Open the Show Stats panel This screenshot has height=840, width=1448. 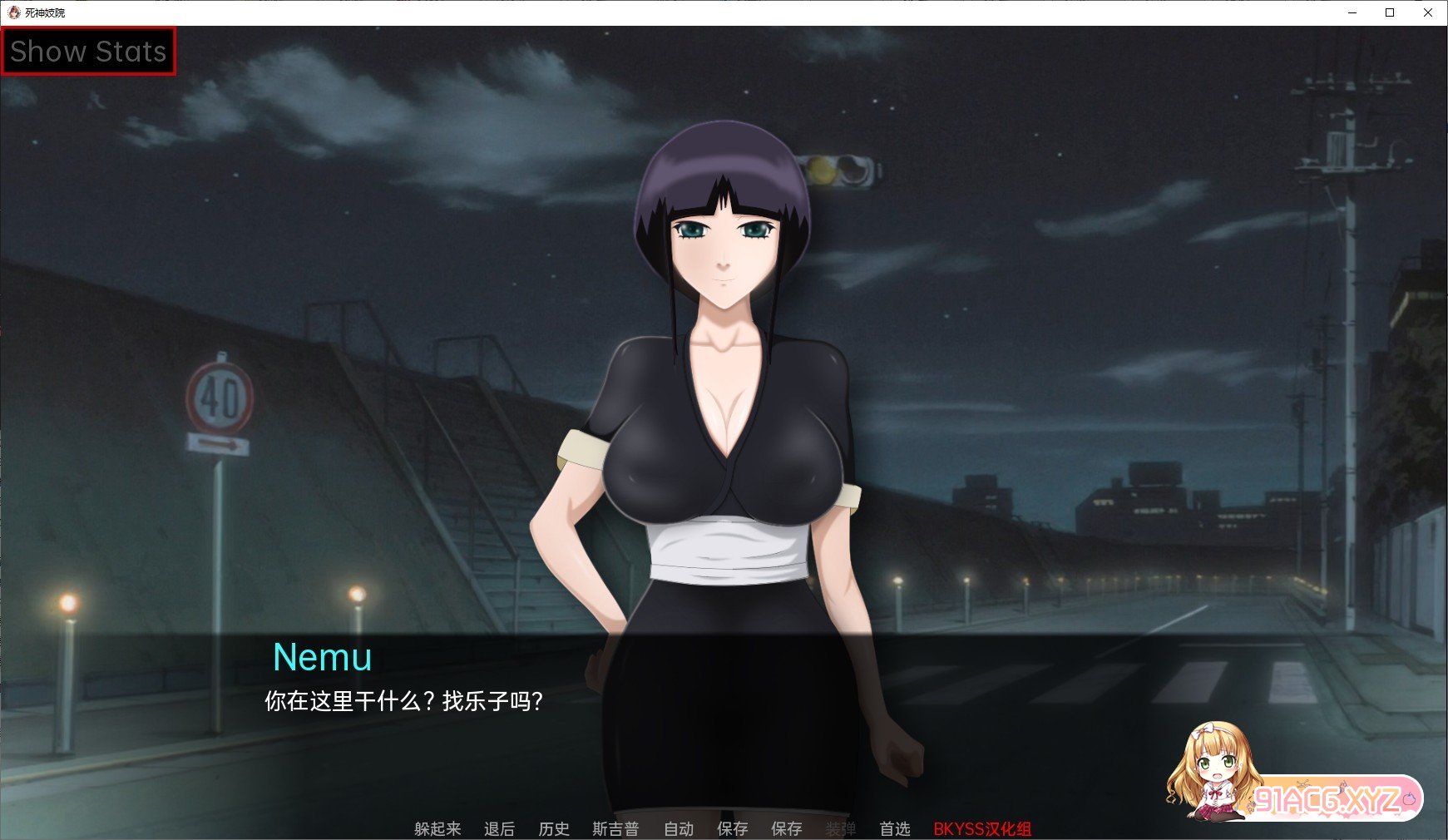coord(88,52)
